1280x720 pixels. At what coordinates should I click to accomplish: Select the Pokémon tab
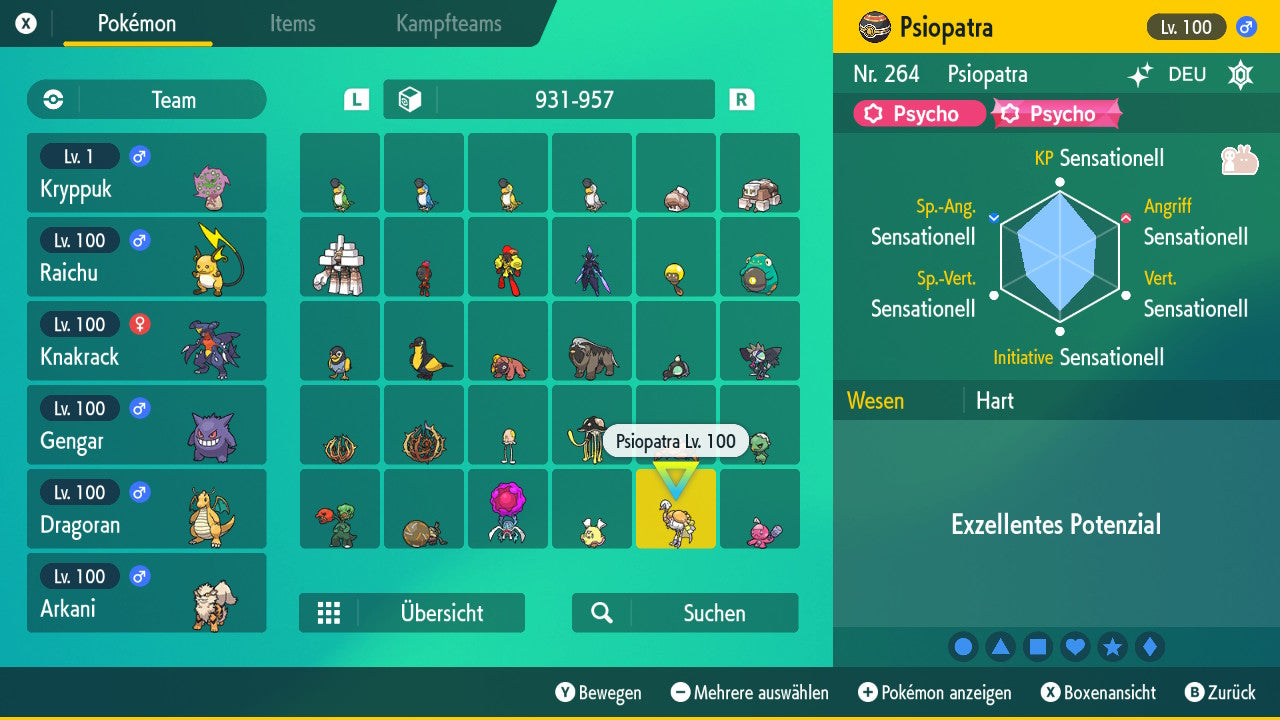tap(137, 25)
